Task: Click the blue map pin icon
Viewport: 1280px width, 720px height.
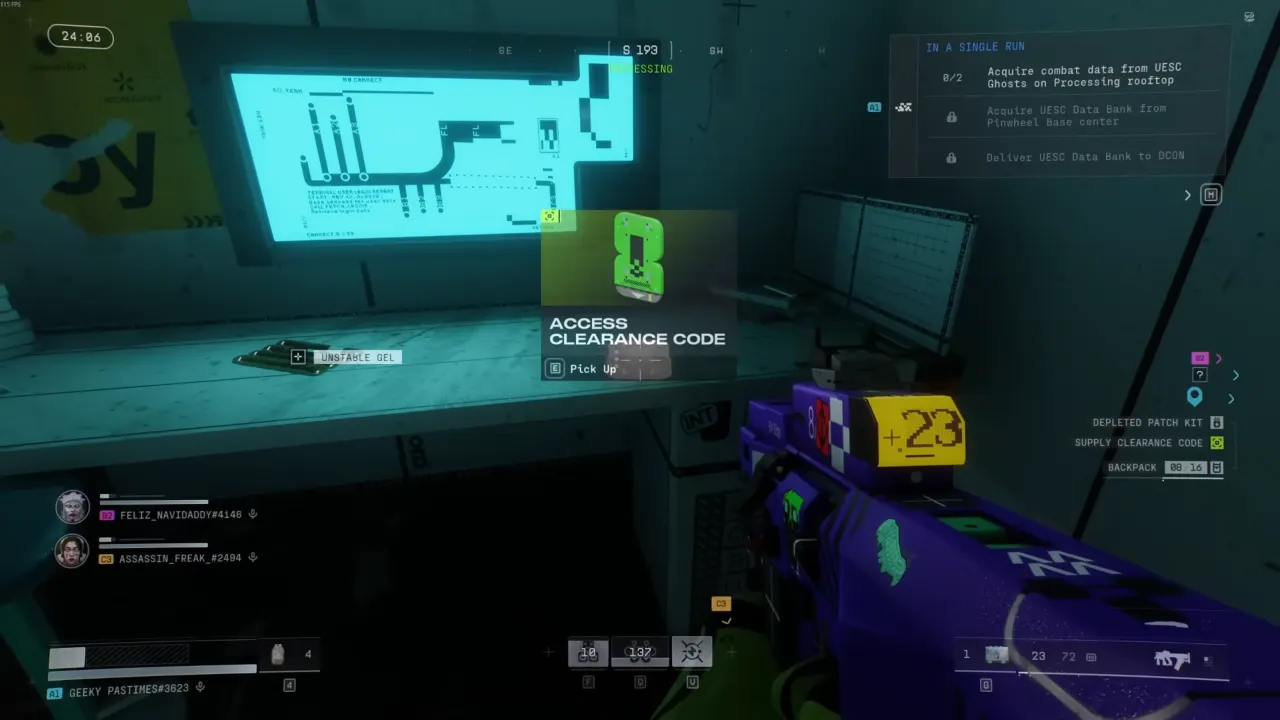Action: pyautogui.click(x=1194, y=397)
